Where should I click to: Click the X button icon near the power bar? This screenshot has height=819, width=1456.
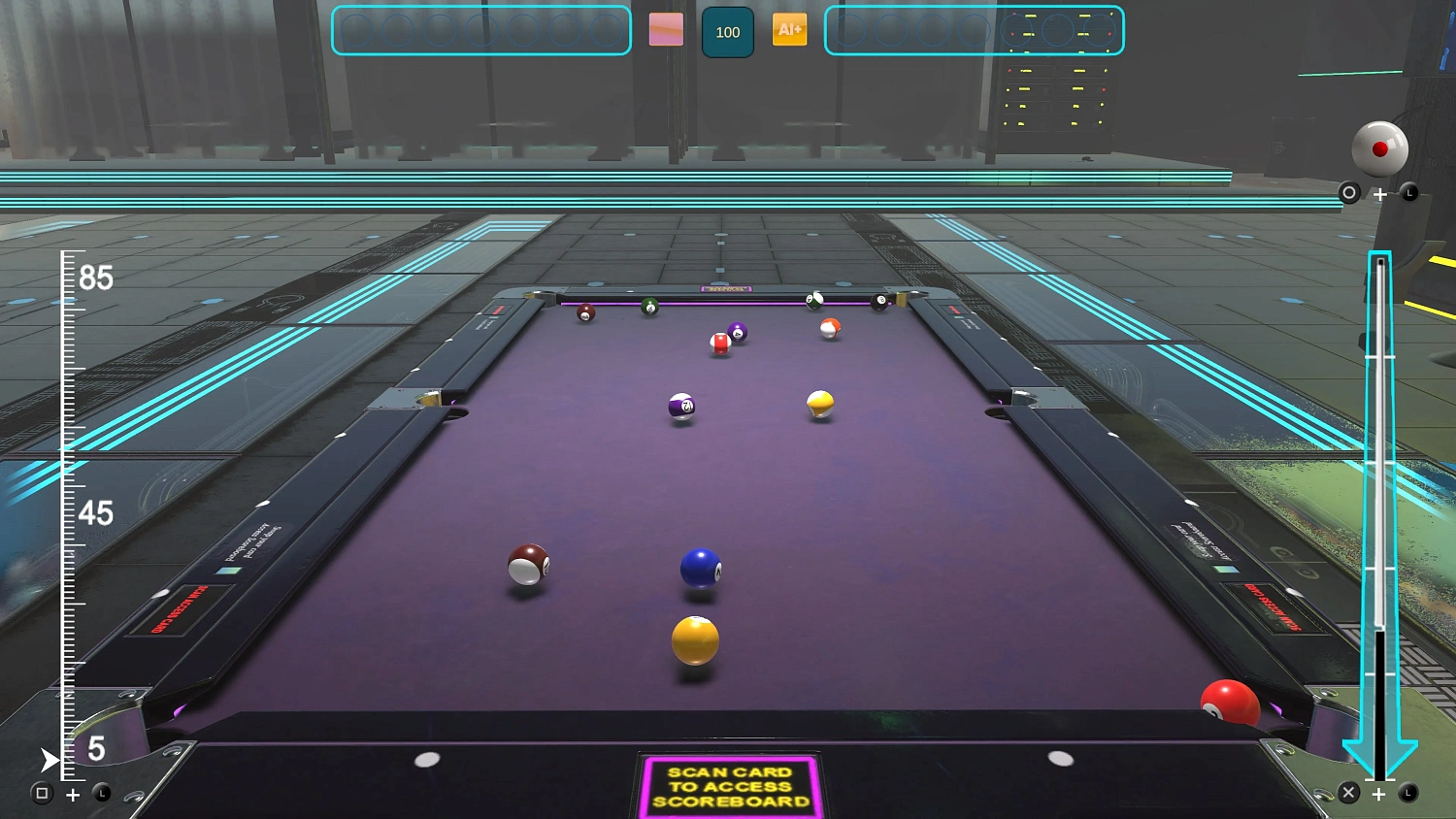pos(1348,793)
